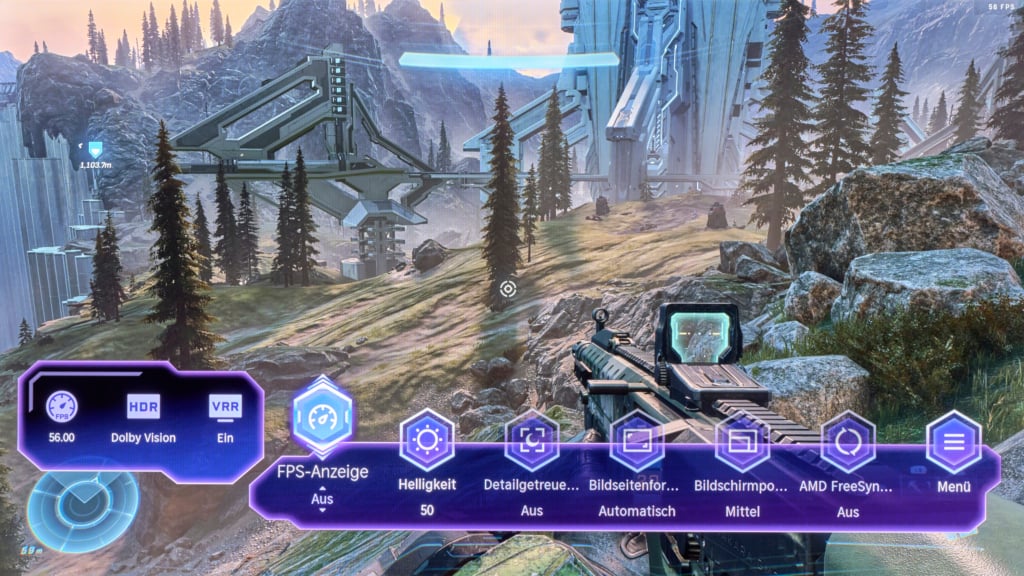
Task: Open the Bildseitenformat aspect ratio setting
Action: pyautogui.click(x=637, y=440)
